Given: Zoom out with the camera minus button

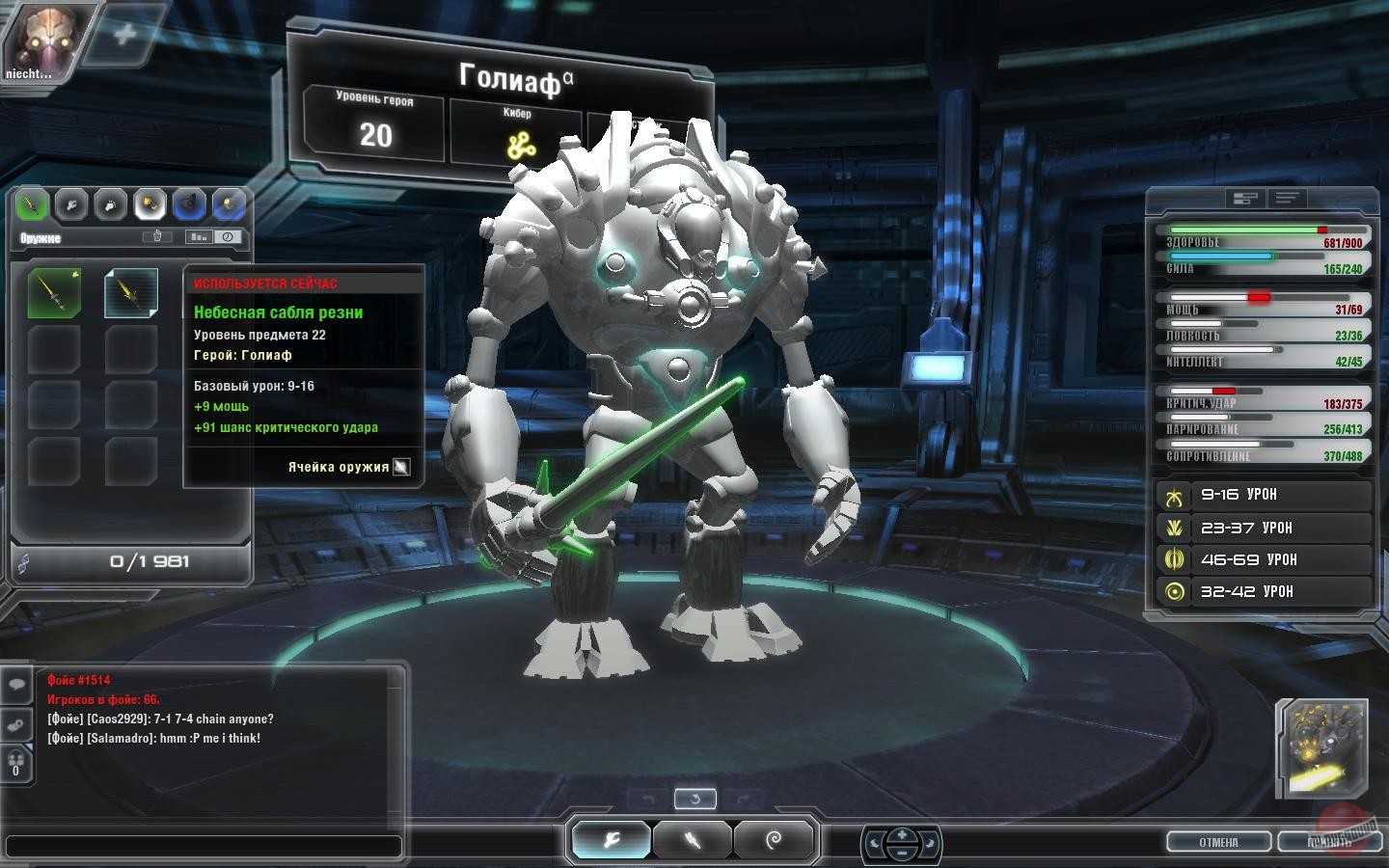Looking at the screenshot, I should click(902, 853).
